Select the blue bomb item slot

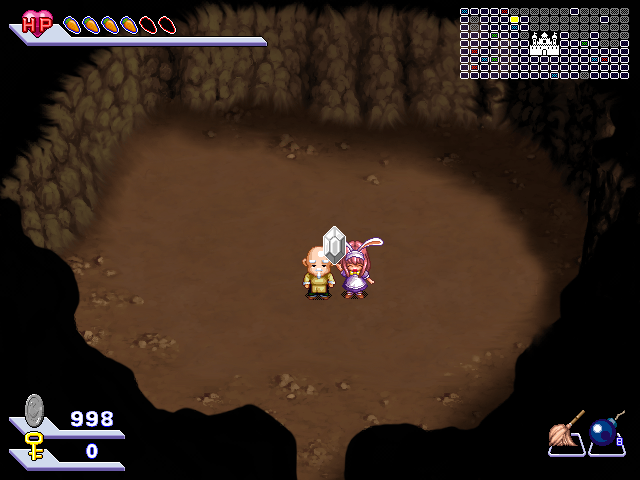point(605,432)
